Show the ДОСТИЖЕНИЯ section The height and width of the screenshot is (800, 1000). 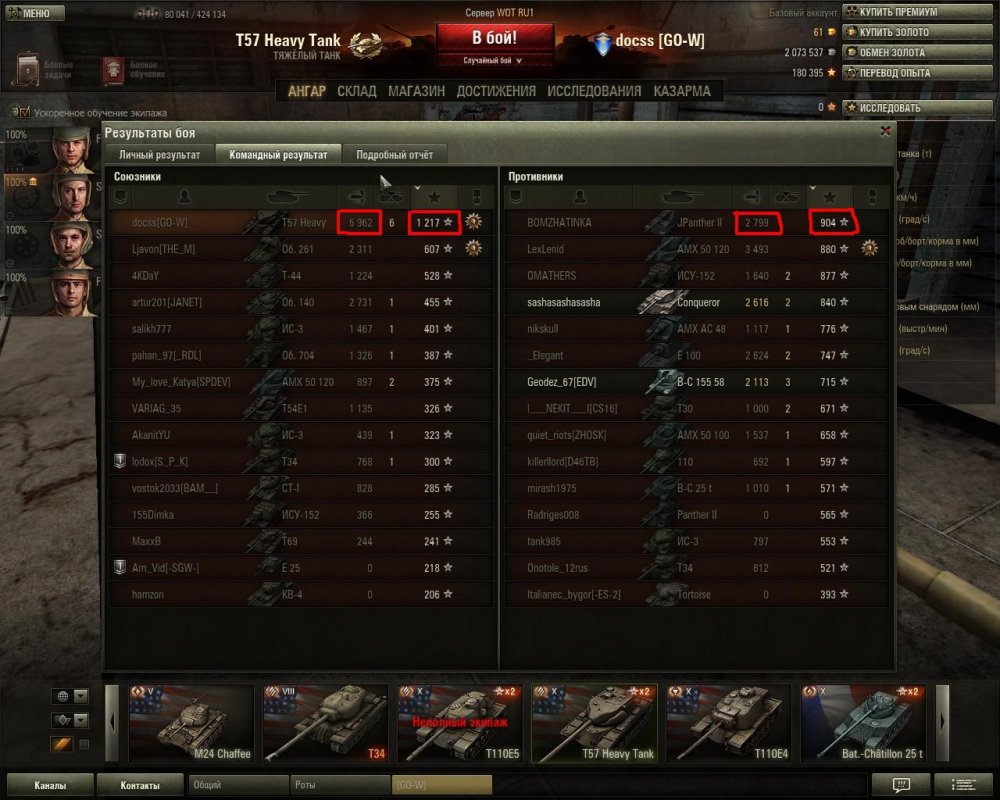(x=496, y=91)
